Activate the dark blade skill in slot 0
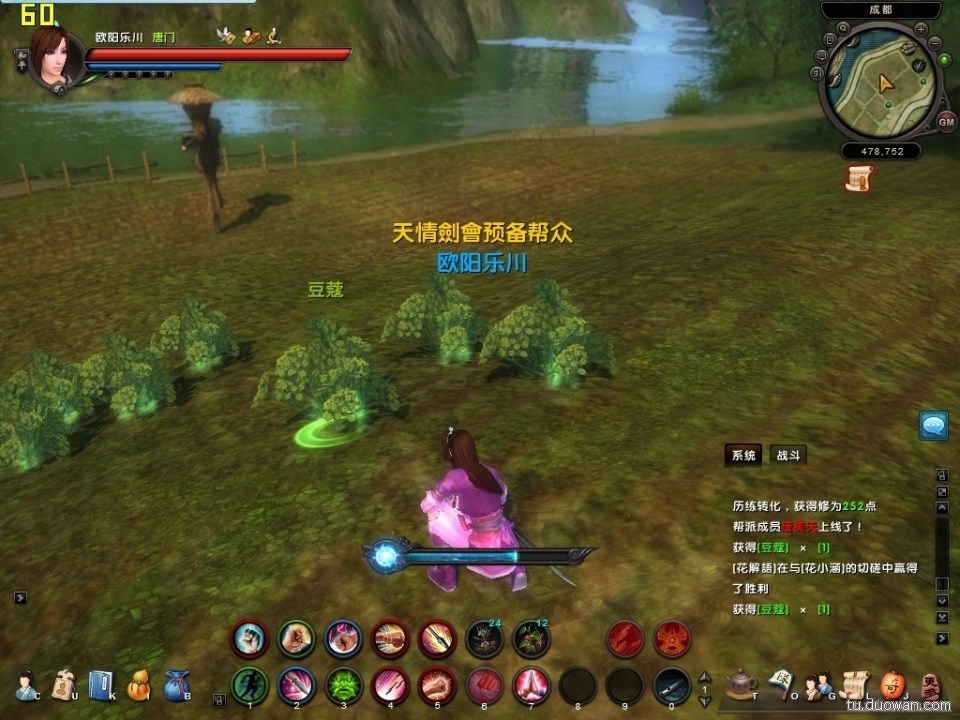Image resolution: width=960 pixels, height=720 pixels. point(672,686)
